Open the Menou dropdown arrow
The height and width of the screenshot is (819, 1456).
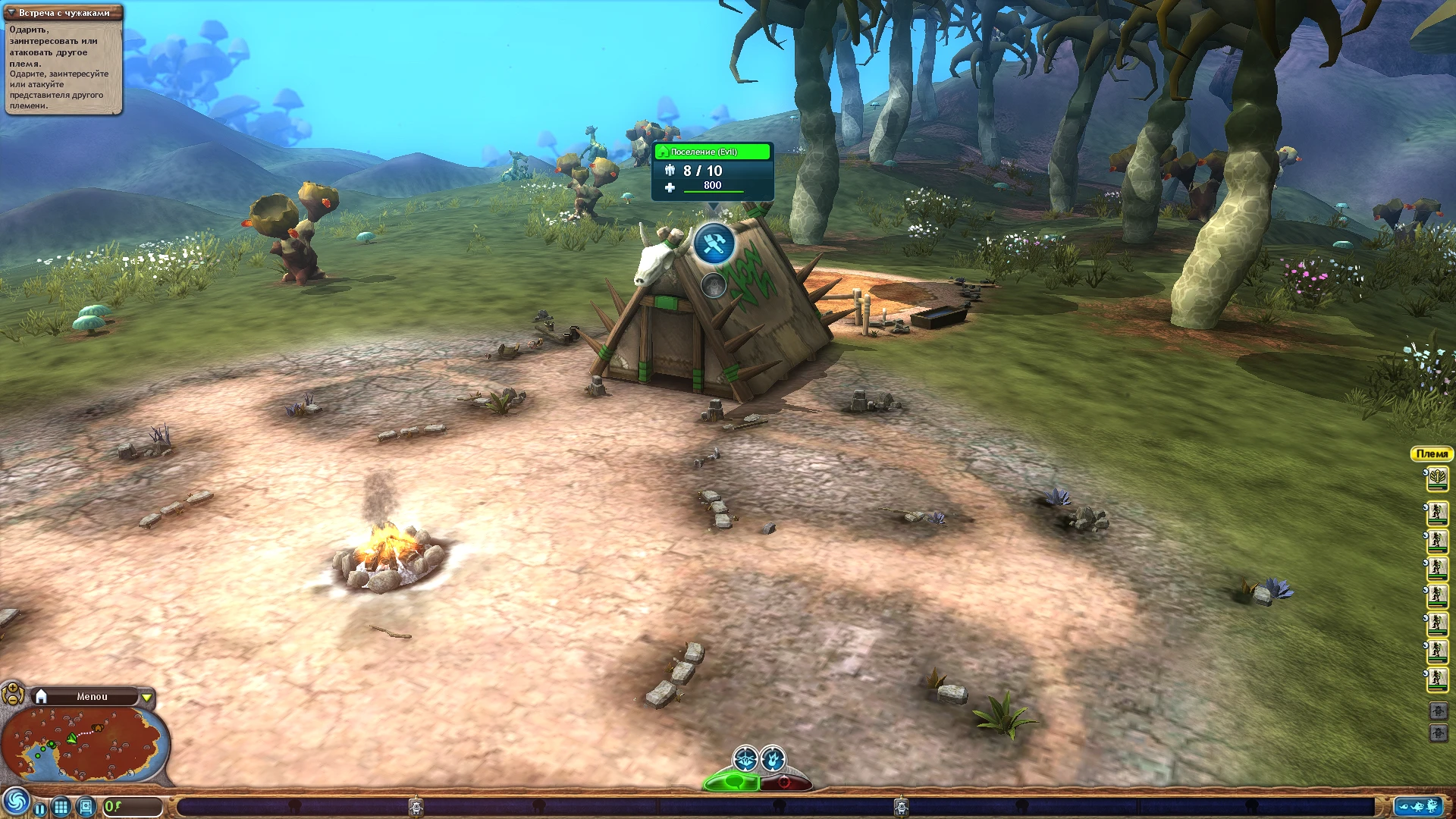tap(145, 695)
